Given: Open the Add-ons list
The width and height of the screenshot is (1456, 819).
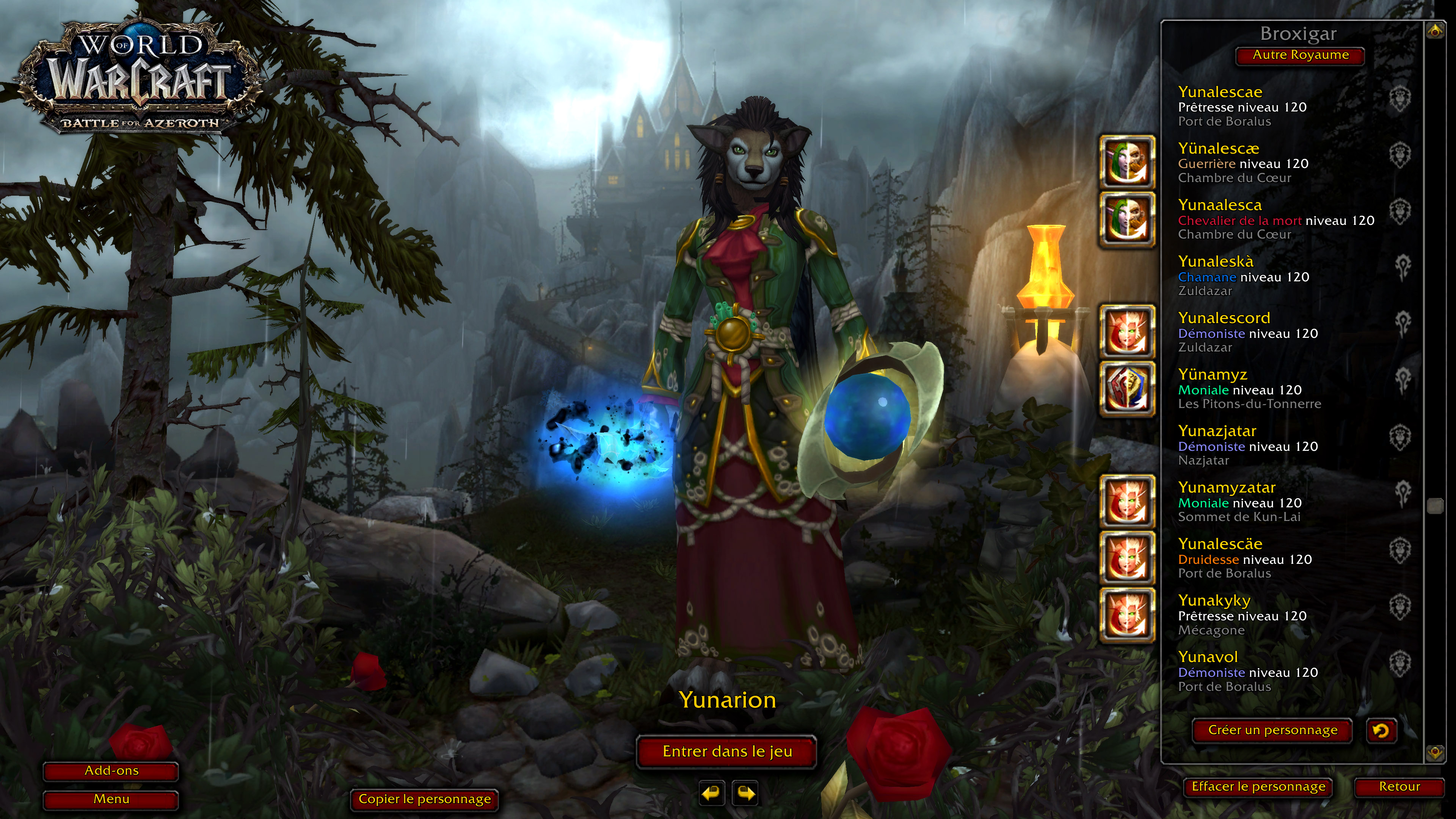Looking at the screenshot, I should coord(111,771).
